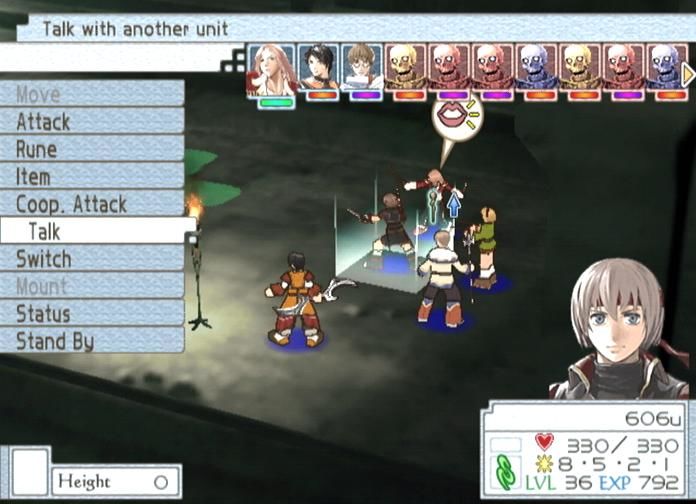Open the Item menu

click(90, 176)
